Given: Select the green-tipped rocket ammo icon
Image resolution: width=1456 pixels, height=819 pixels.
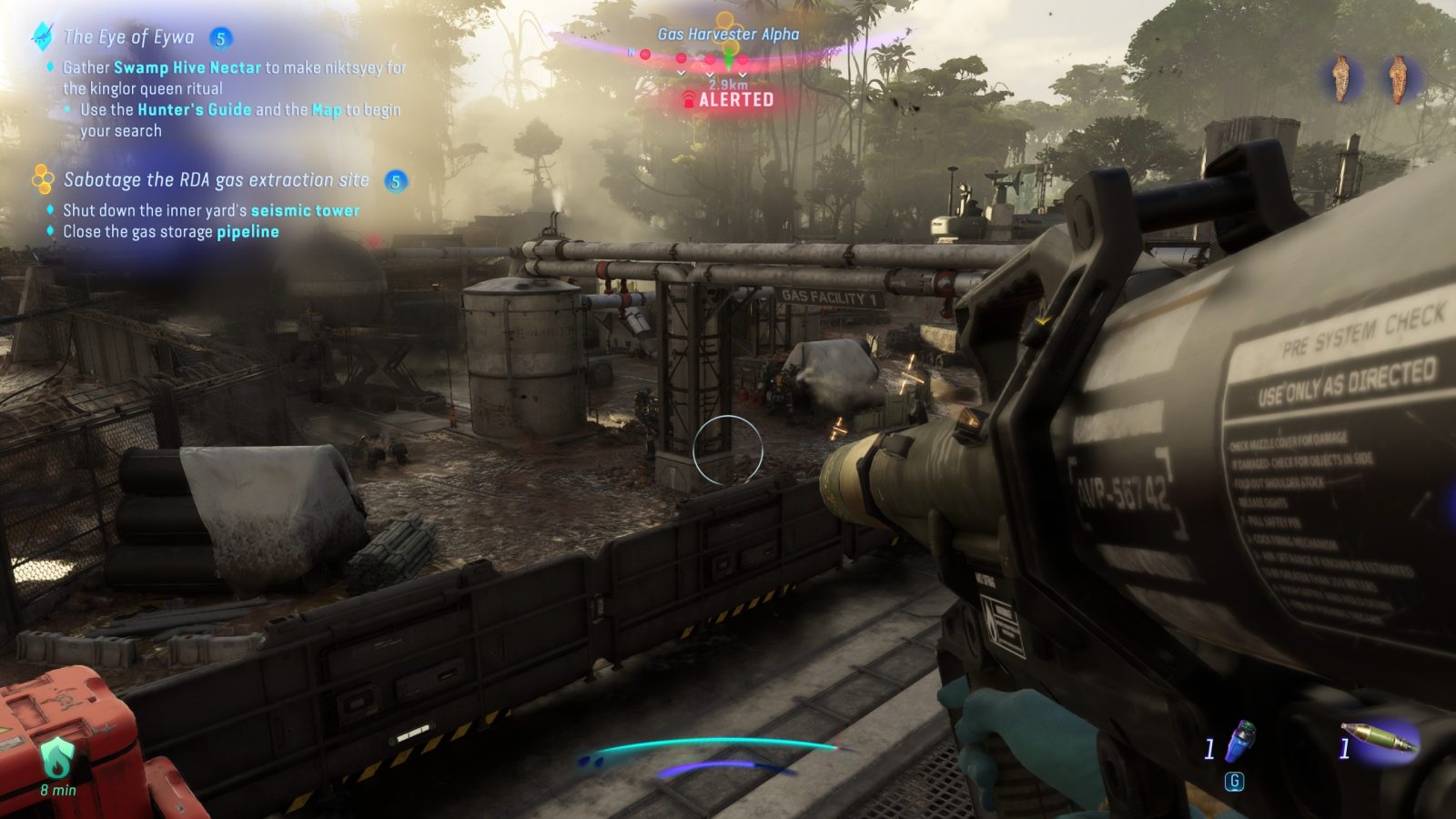Looking at the screenshot, I should click(x=1380, y=738).
